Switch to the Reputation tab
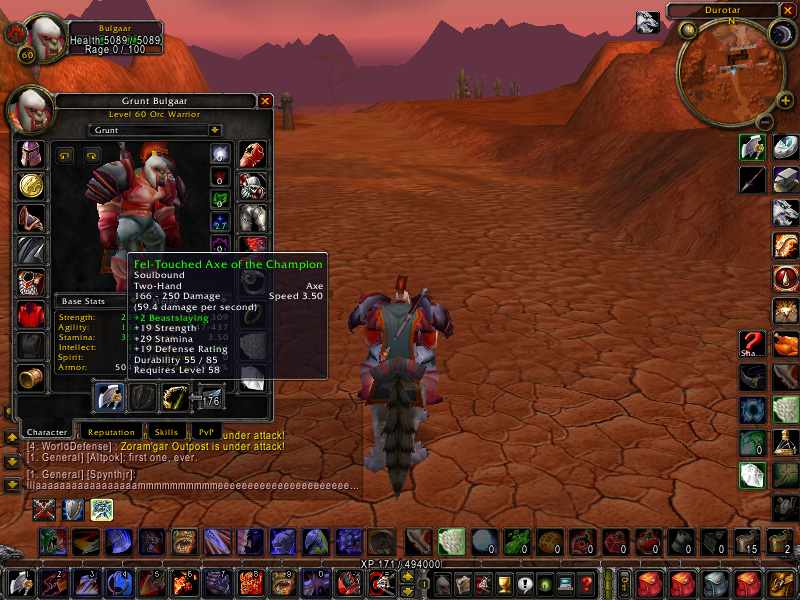Screen dimensions: 800x600 [109, 432]
